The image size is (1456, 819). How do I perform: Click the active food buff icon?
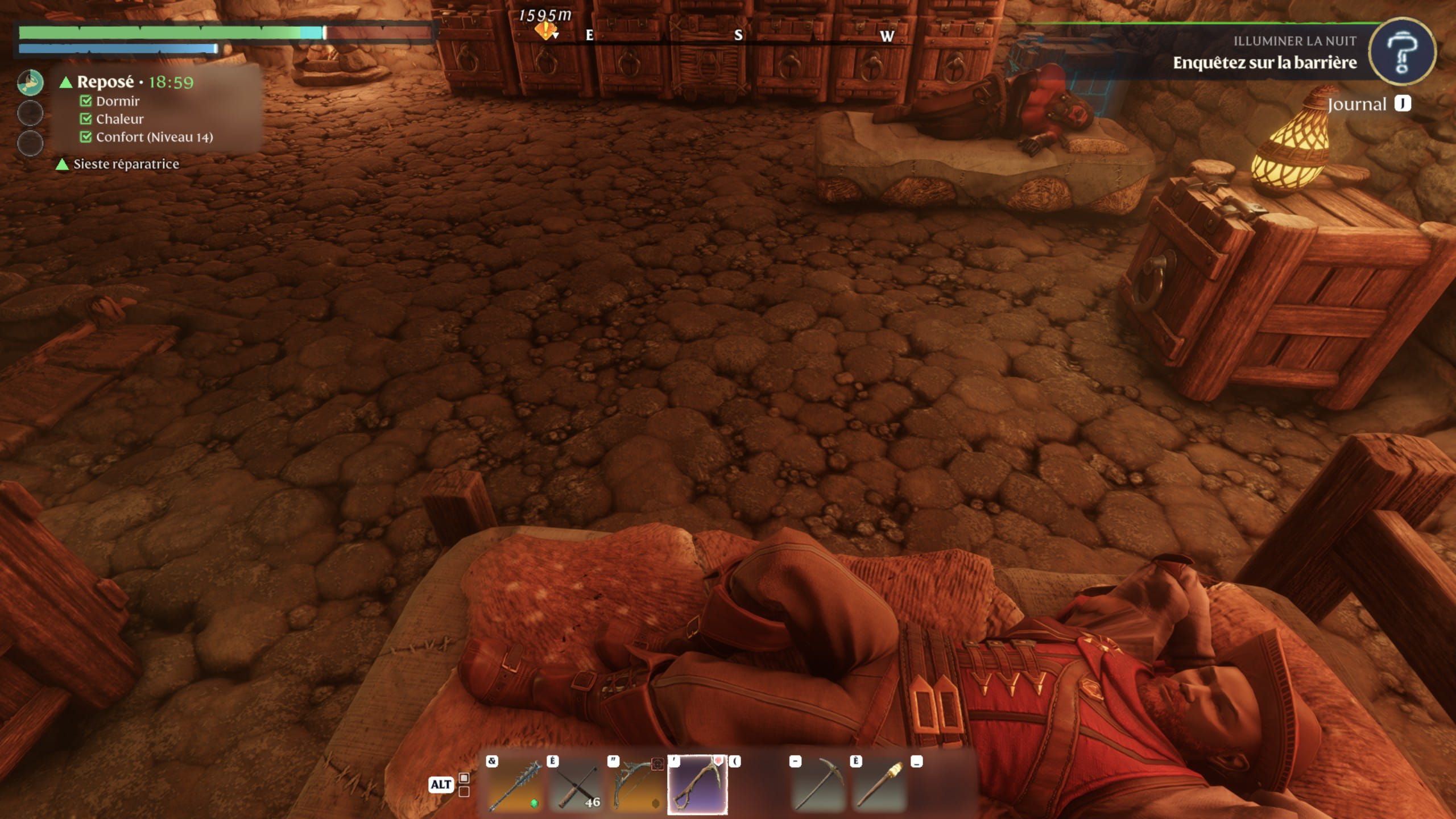pos(30,83)
